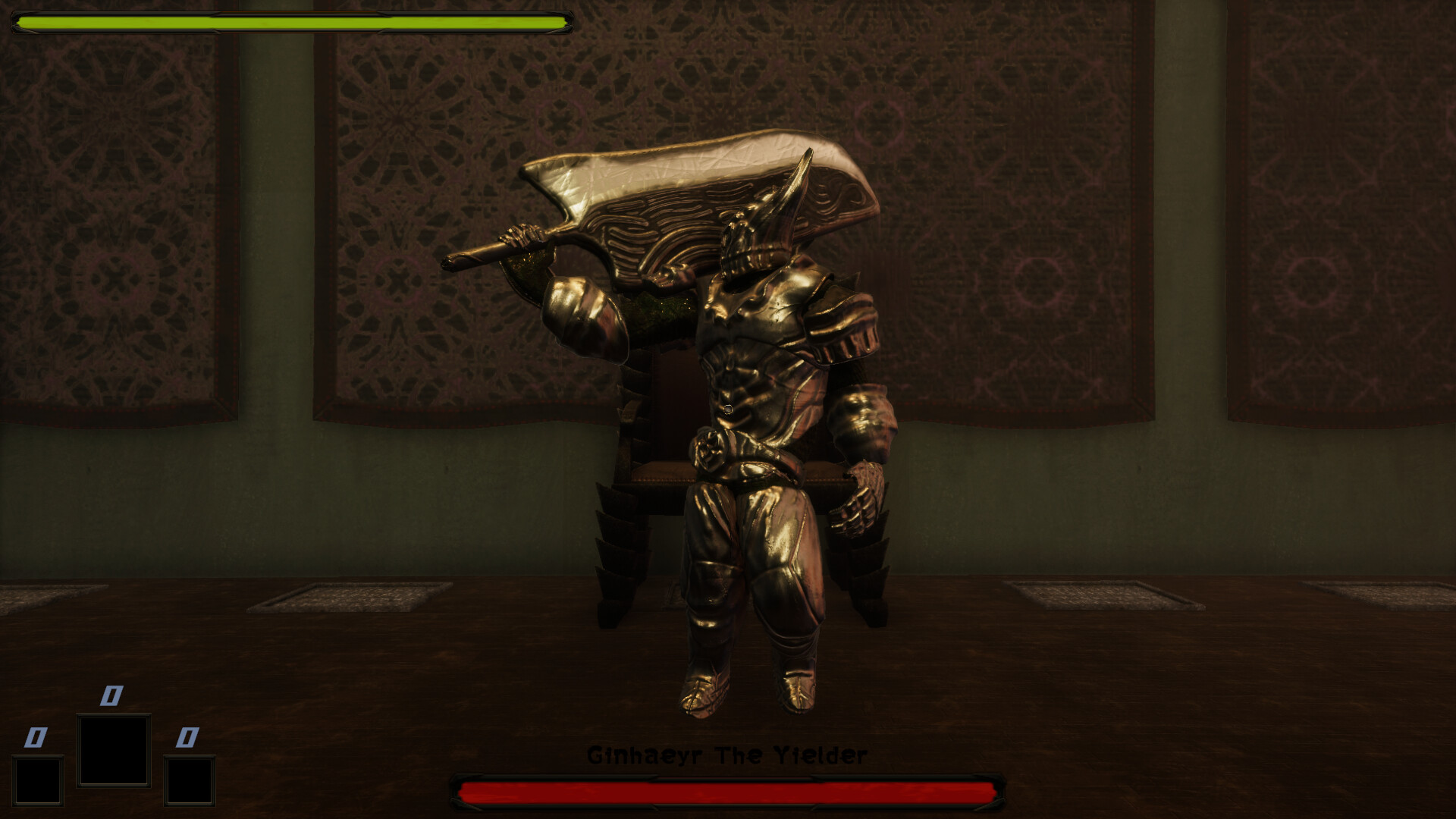This screenshot has height=819, width=1456.
Task: Toggle the counter above the left slot
Action: 36,737
